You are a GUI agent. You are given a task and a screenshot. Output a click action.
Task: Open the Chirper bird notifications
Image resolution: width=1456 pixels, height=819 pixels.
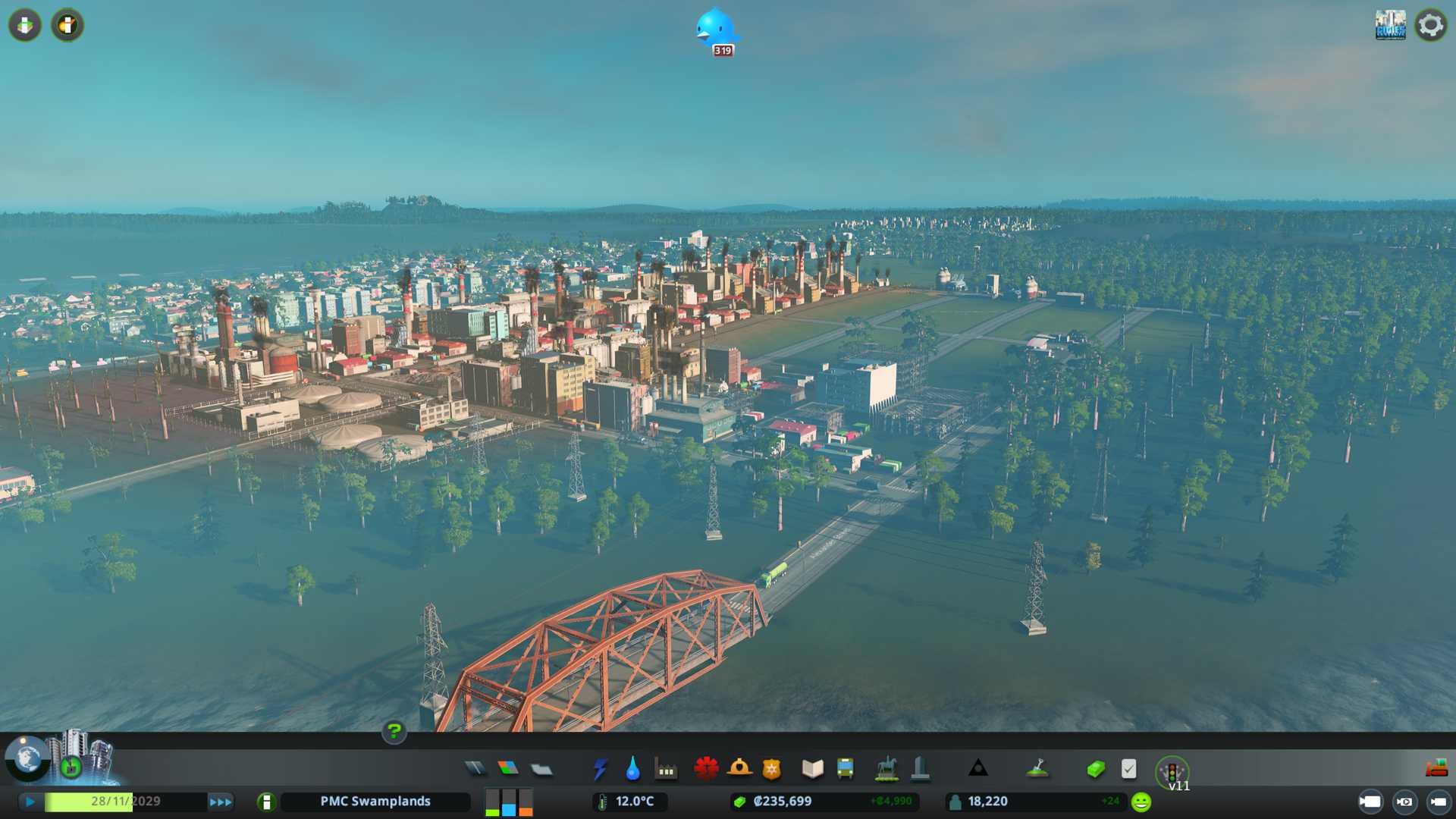(717, 32)
